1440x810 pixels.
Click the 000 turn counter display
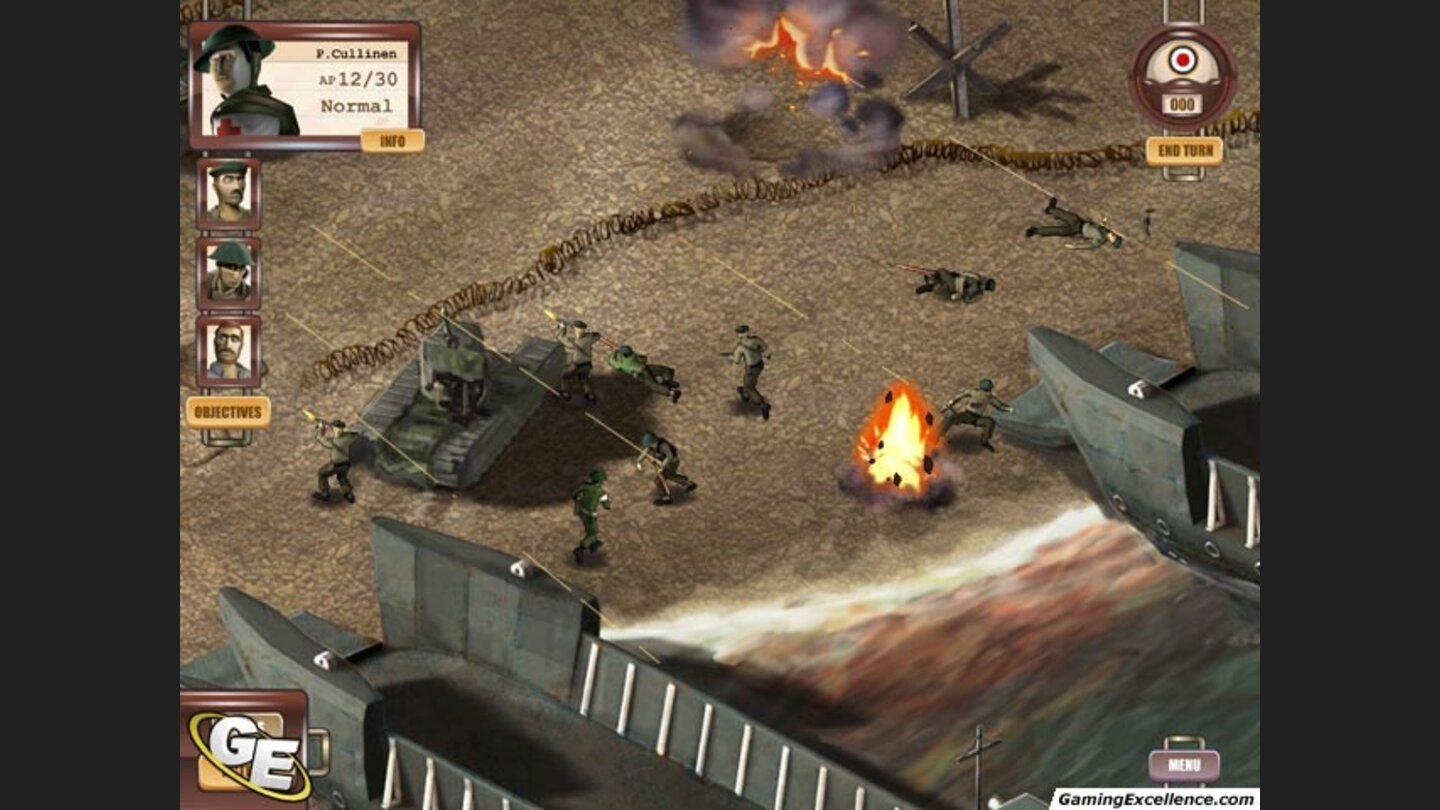coord(1180,105)
